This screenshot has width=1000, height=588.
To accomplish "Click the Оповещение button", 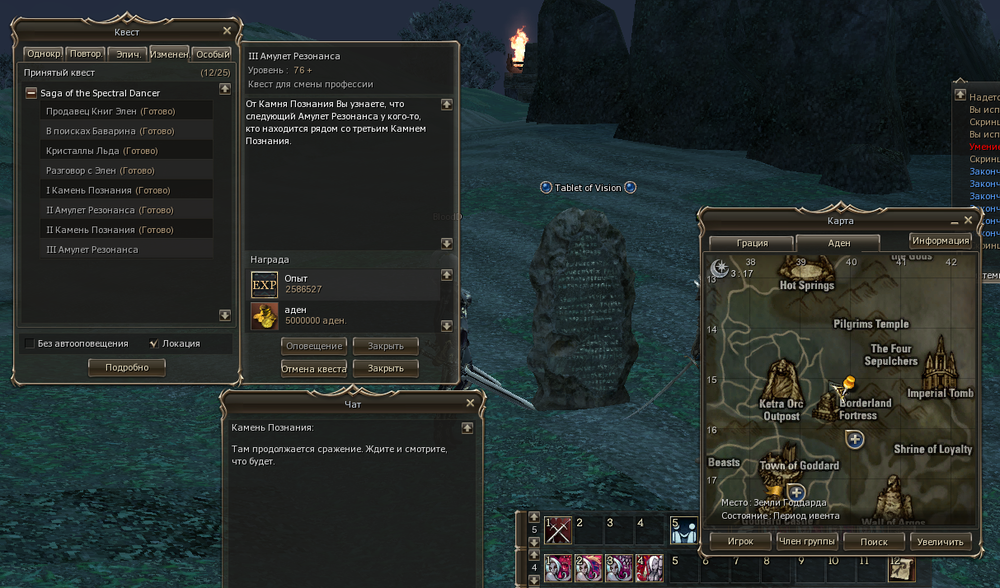I will tap(314, 346).
